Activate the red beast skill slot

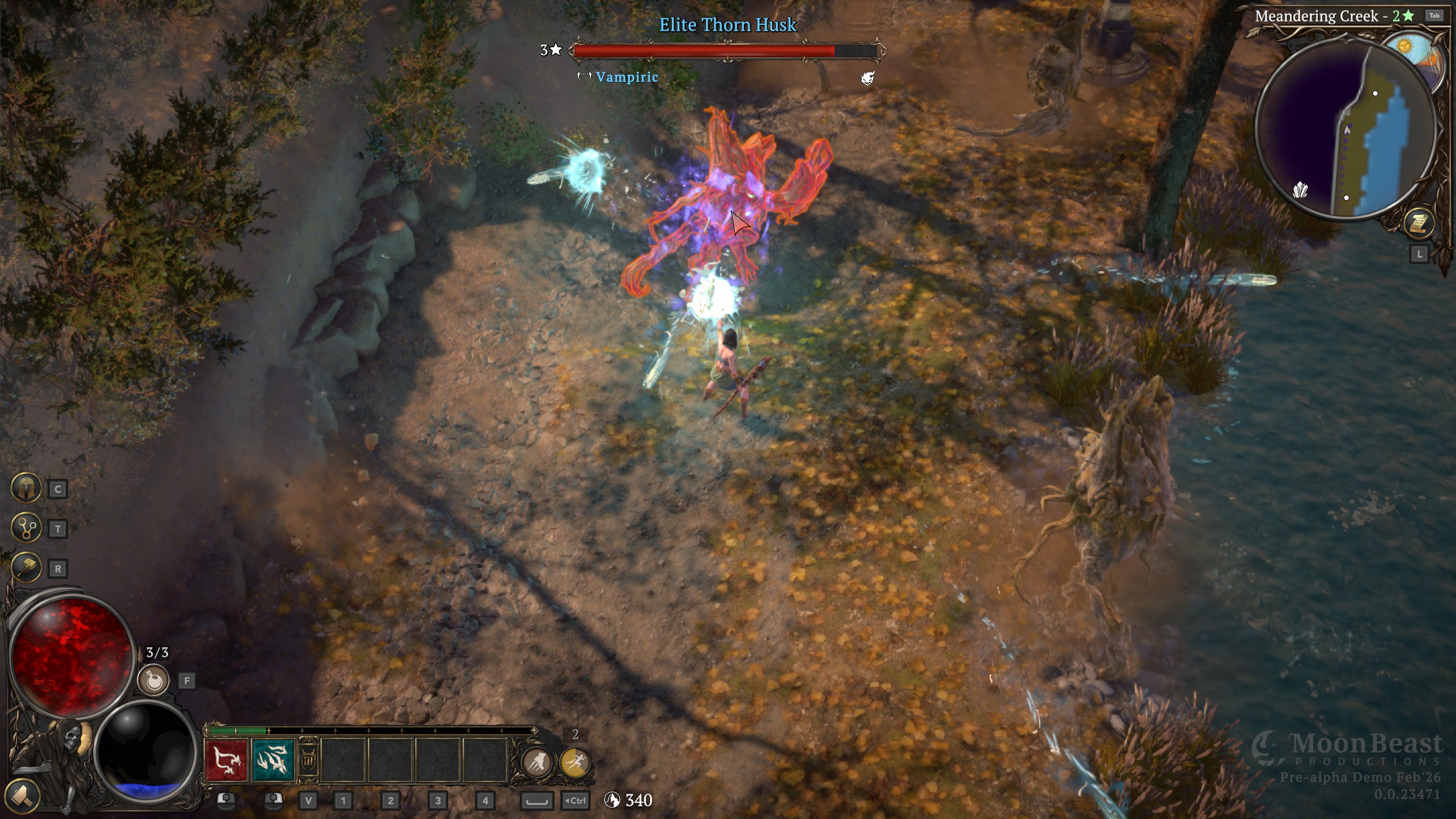226,761
